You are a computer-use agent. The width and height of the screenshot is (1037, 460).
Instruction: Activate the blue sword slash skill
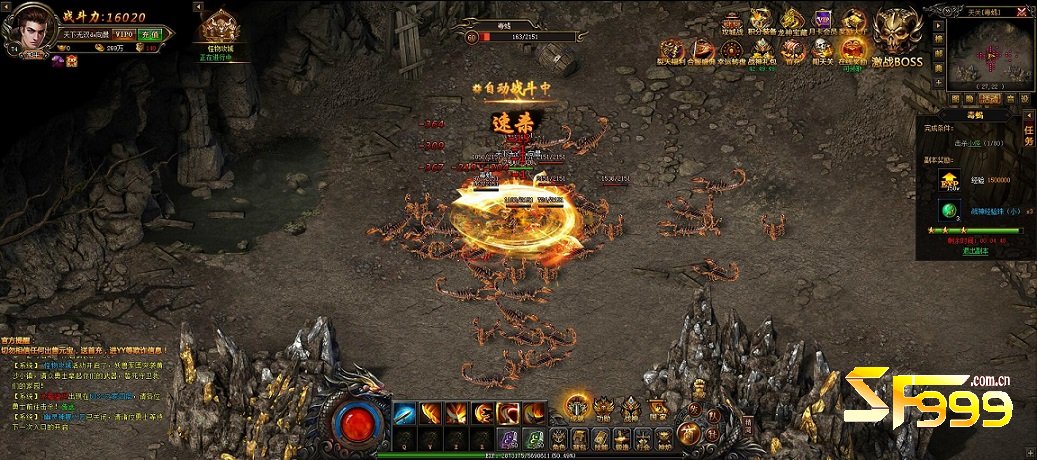(x=405, y=412)
